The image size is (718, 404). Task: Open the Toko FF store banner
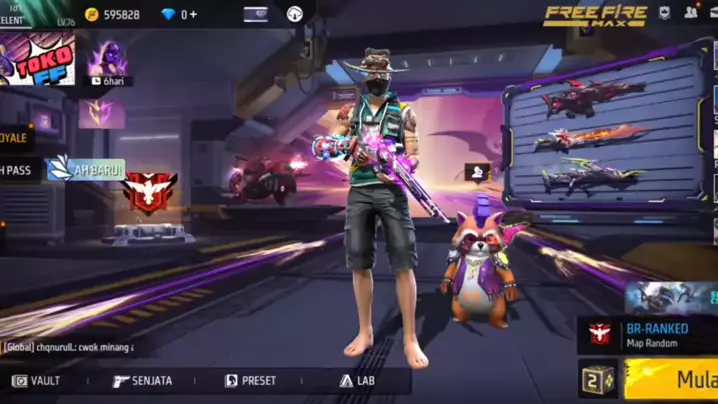pos(37,62)
